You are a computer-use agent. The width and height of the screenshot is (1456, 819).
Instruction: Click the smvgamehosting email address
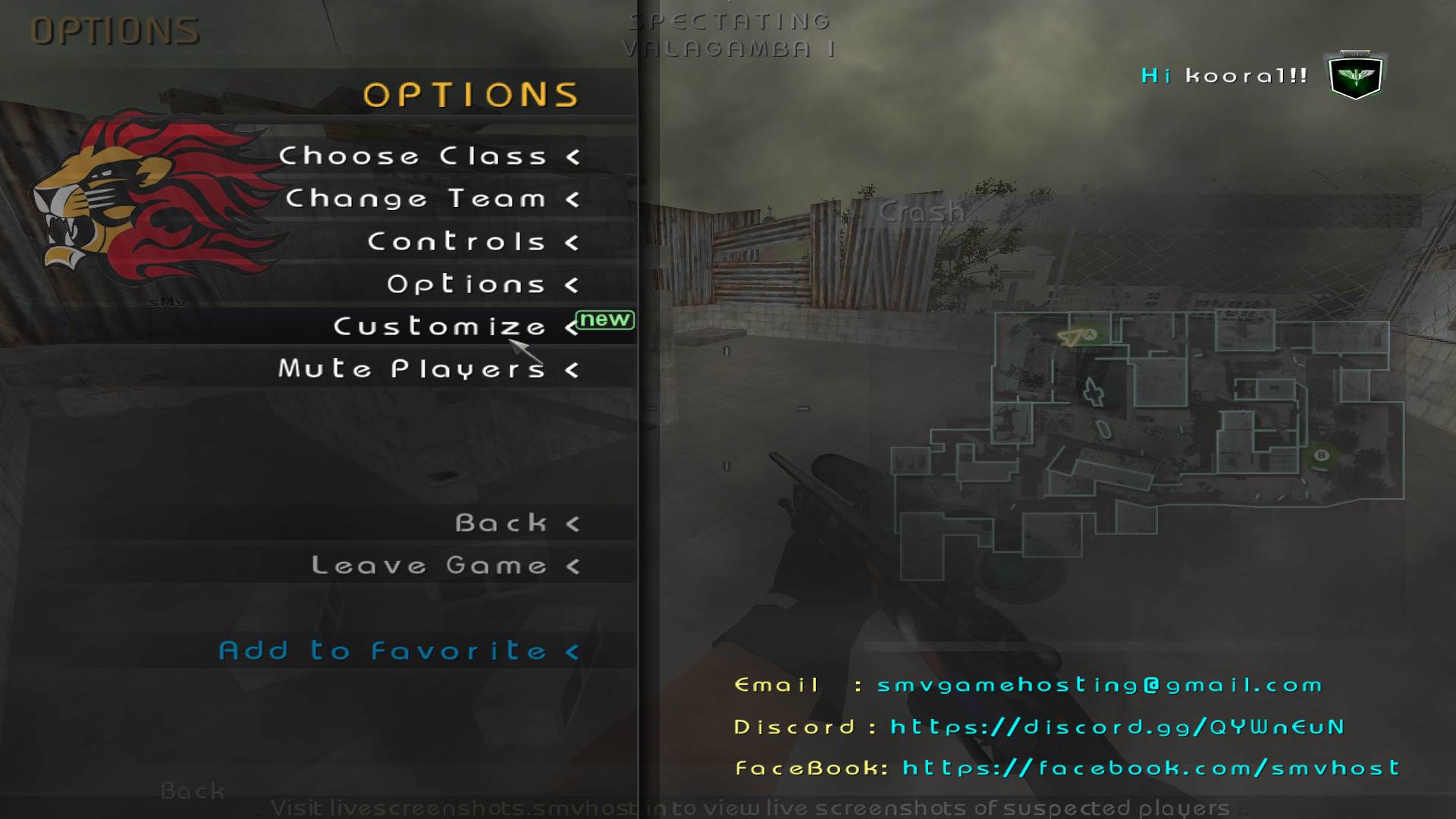(x=1100, y=686)
